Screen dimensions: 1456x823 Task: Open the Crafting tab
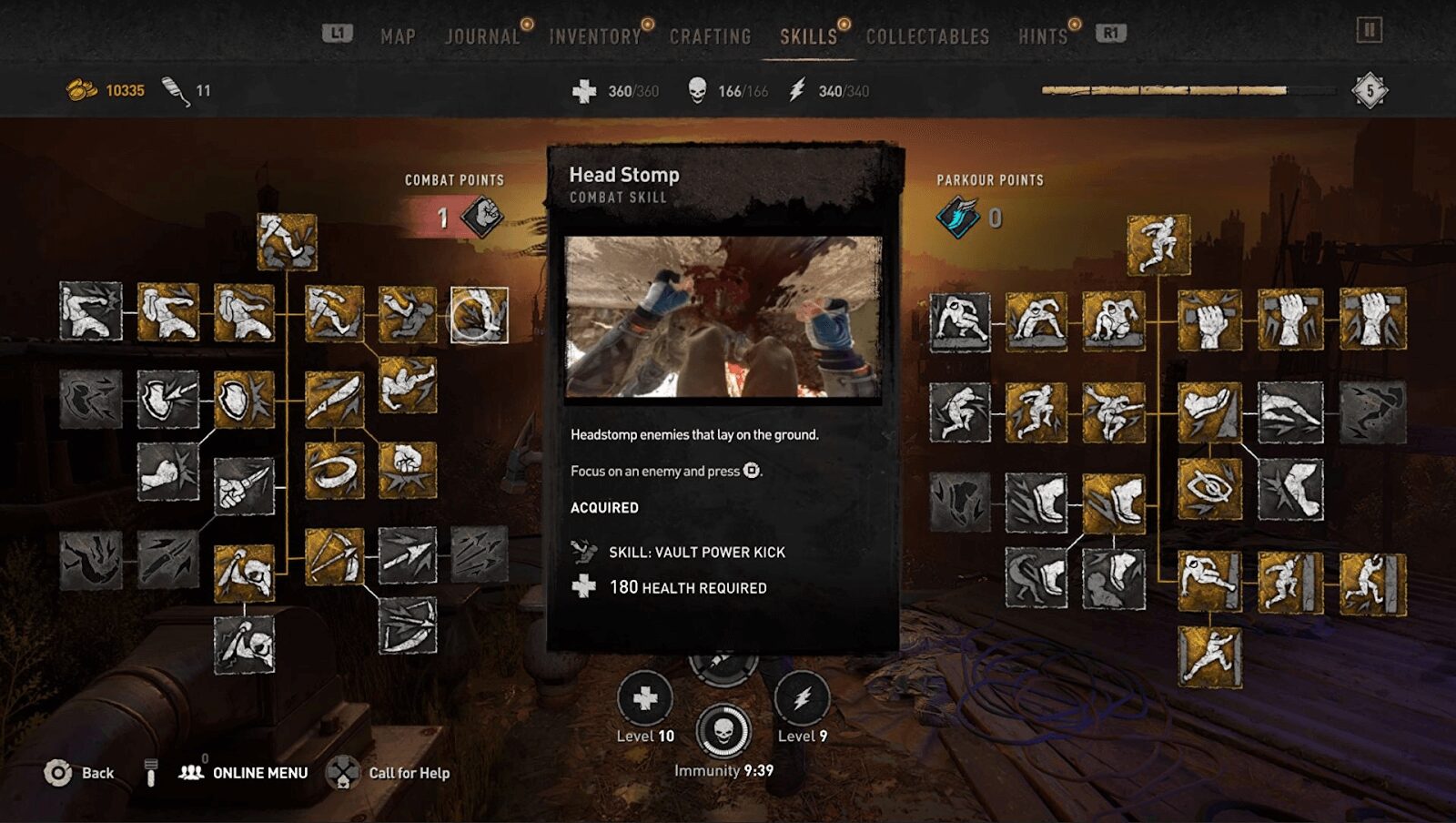coord(710,36)
